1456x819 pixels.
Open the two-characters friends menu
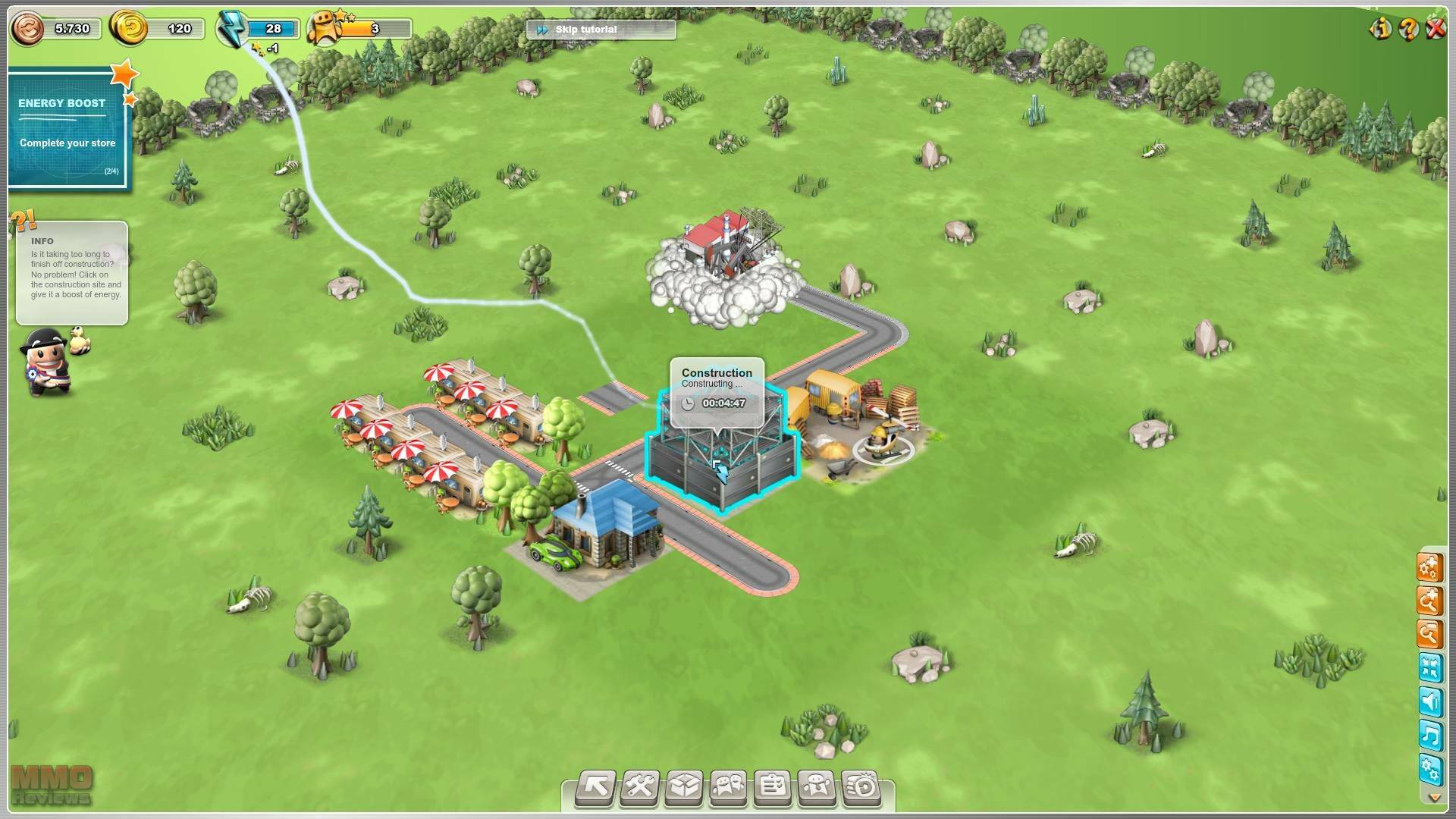coord(728,788)
